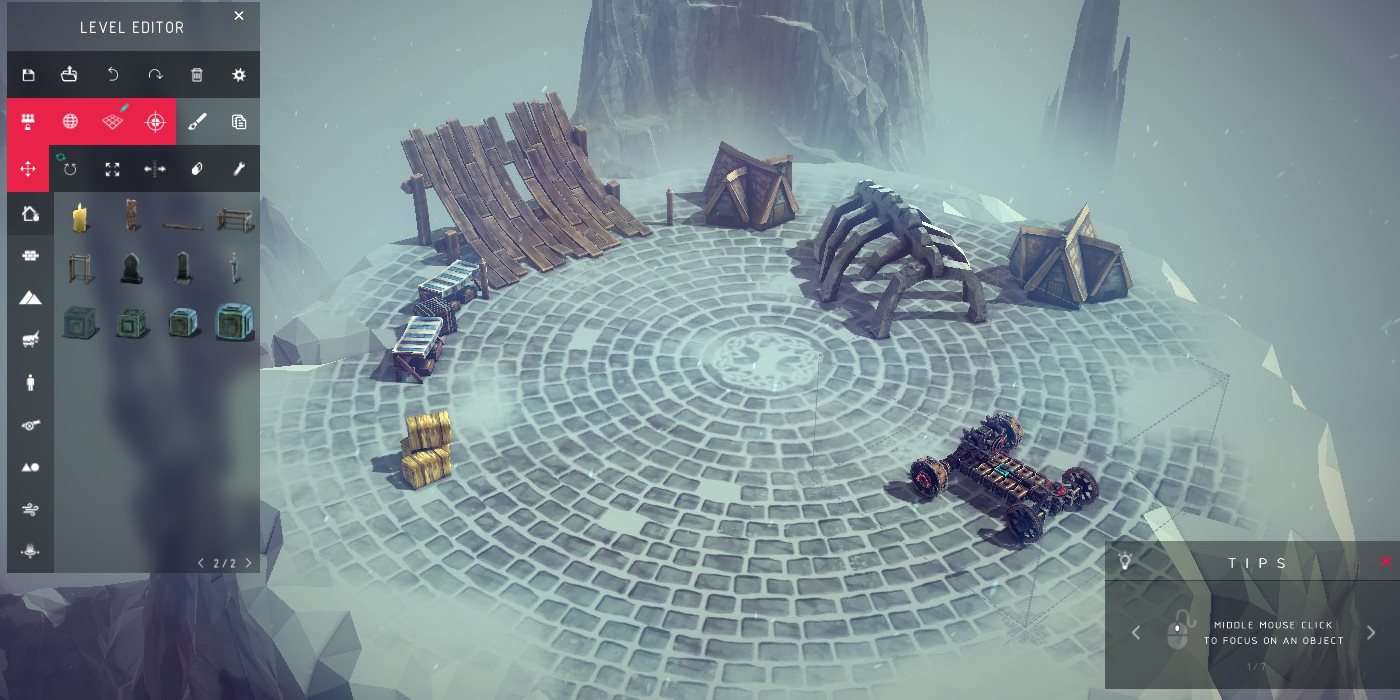The height and width of the screenshot is (700, 1400).
Task: Open editor settings via the gear icon
Action: [x=239, y=75]
